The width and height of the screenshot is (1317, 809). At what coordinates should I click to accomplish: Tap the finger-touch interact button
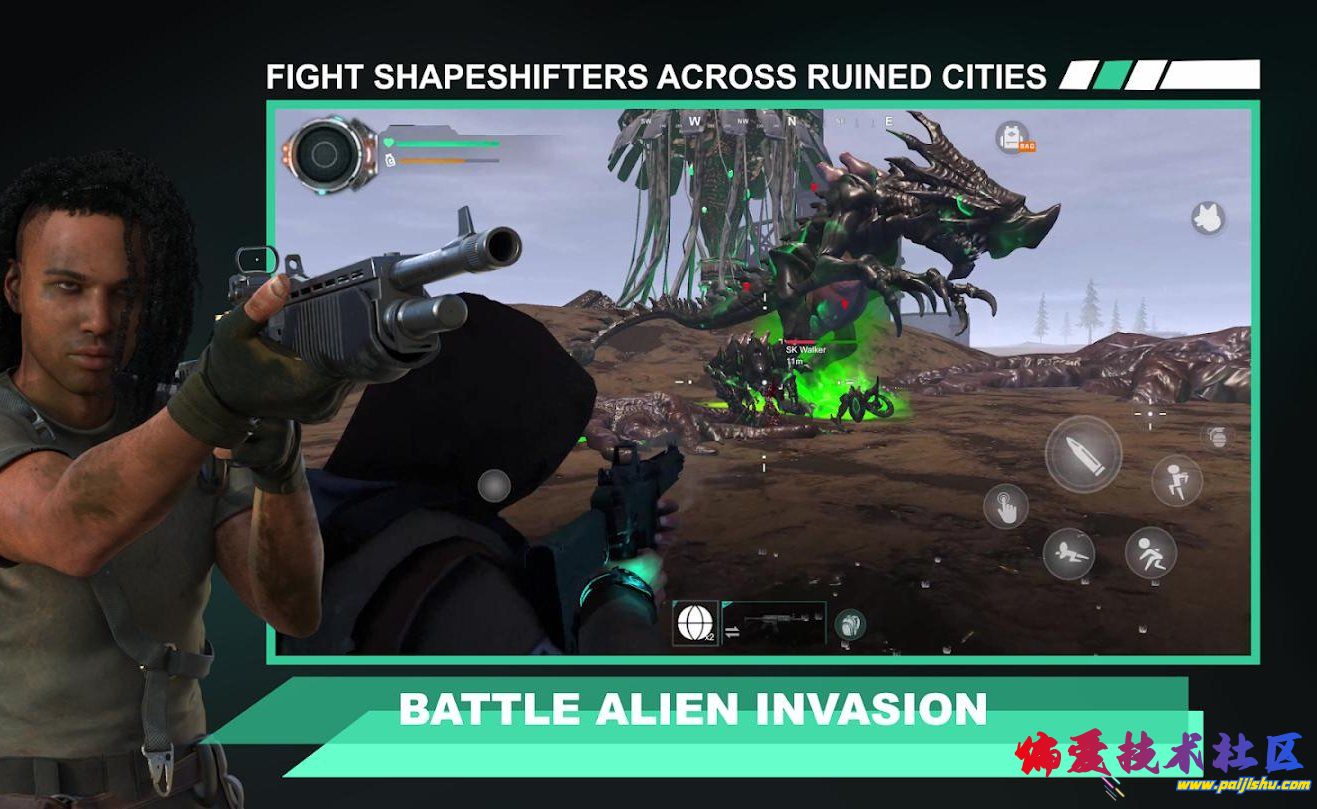(1005, 506)
